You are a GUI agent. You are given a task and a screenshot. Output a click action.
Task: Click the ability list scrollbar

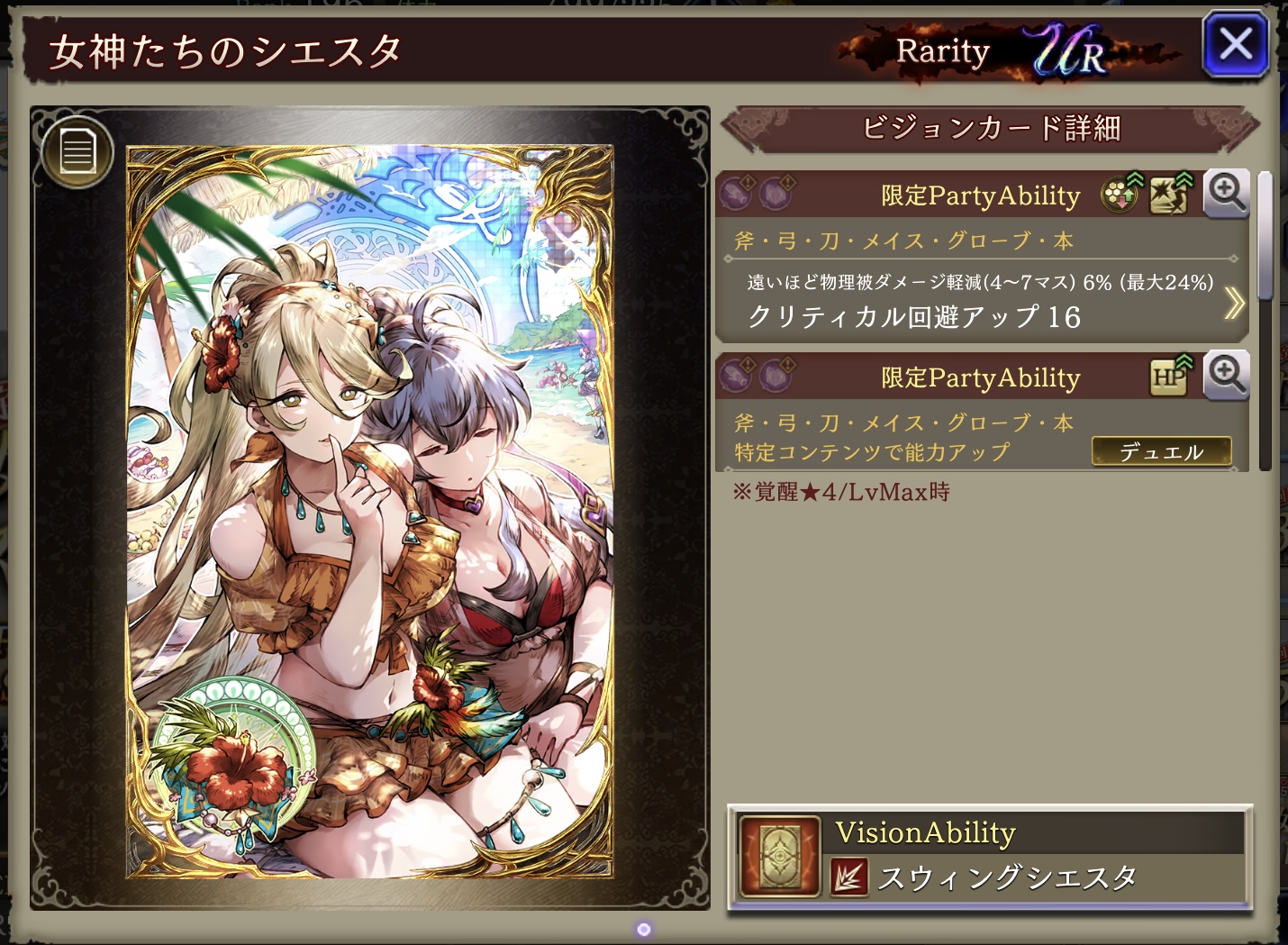1265,236
